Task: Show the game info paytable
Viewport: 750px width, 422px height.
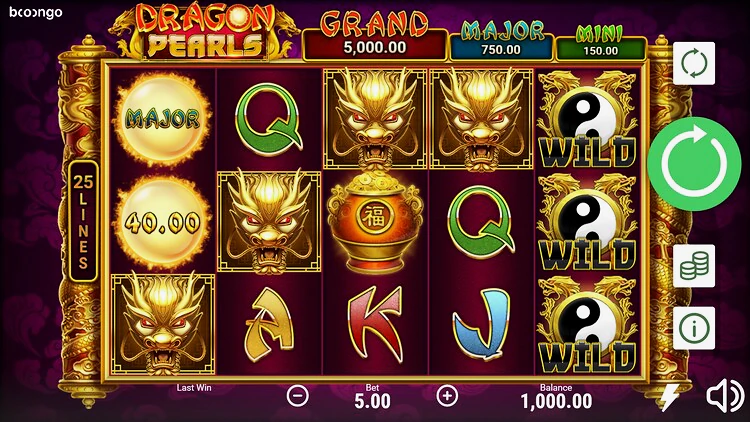Action: coord(694,327)
